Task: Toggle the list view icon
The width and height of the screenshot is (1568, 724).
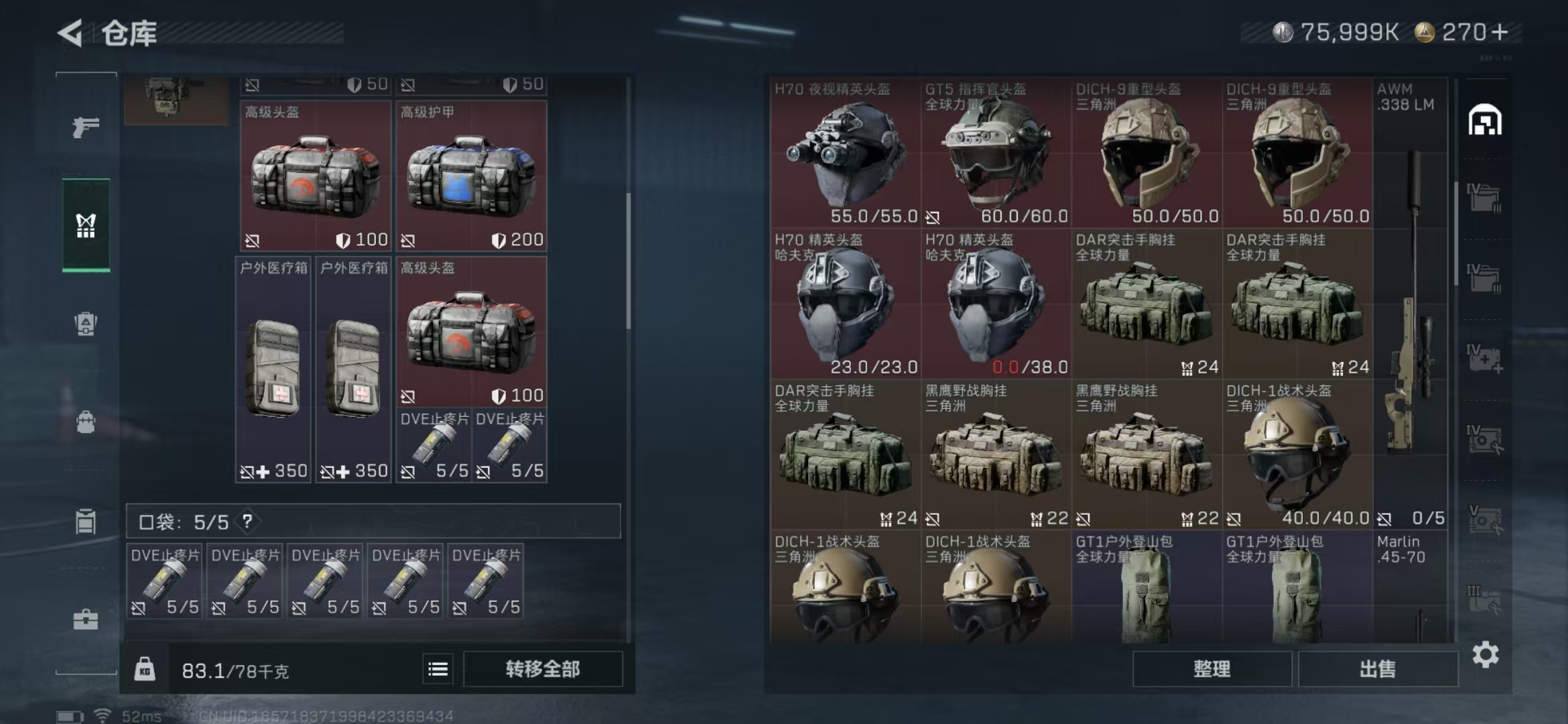Action: (438, 669)
